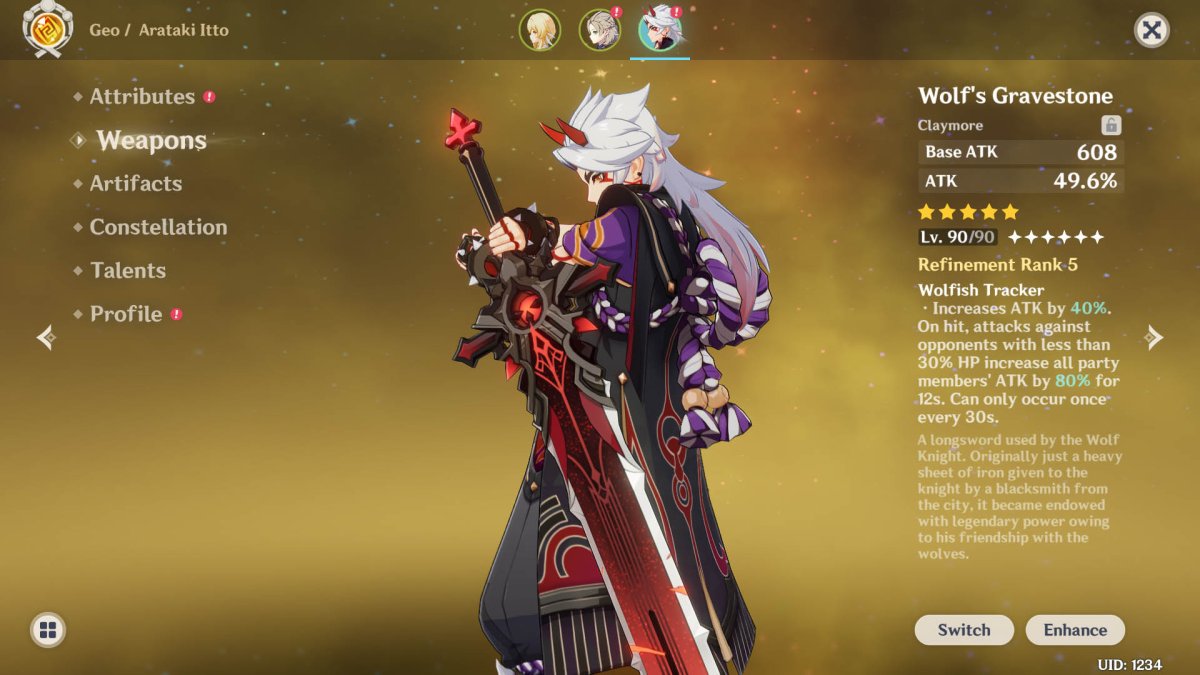Open the Attributes section
This screenshot has width=1200, height=675.
click(x=142, y=97)
